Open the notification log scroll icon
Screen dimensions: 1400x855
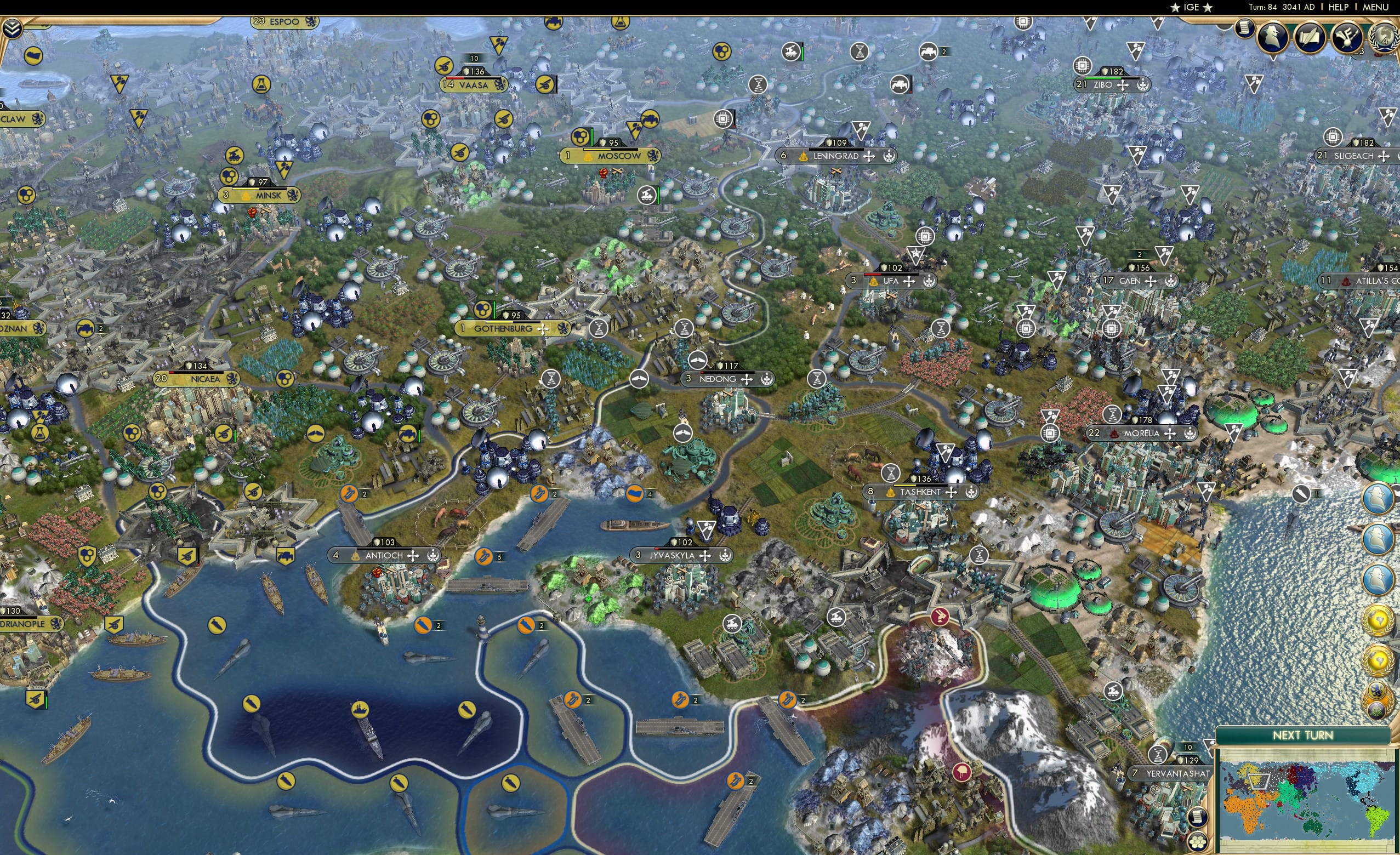click(1244, 30)
